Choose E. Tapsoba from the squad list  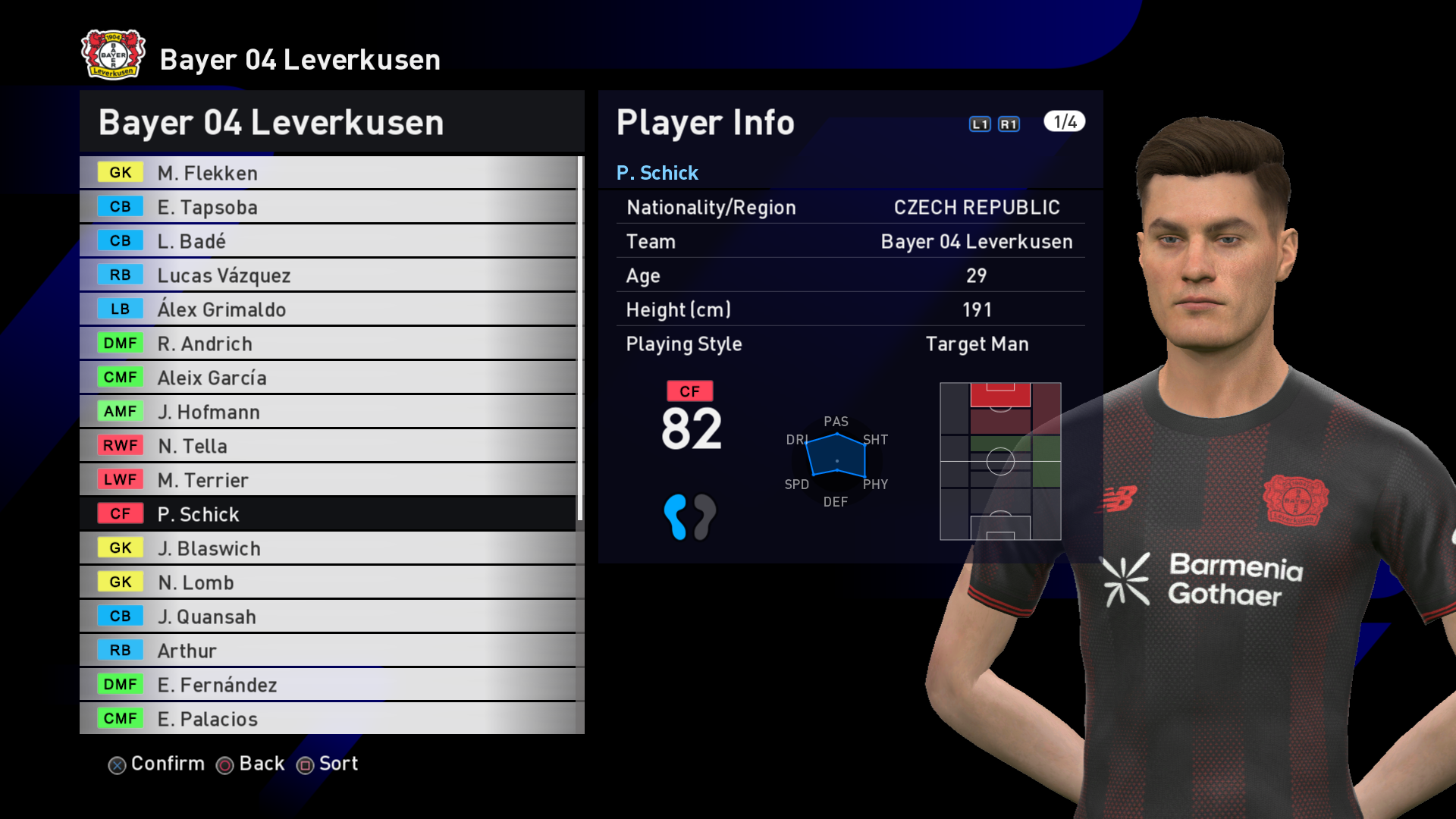(x=328, y=207)
